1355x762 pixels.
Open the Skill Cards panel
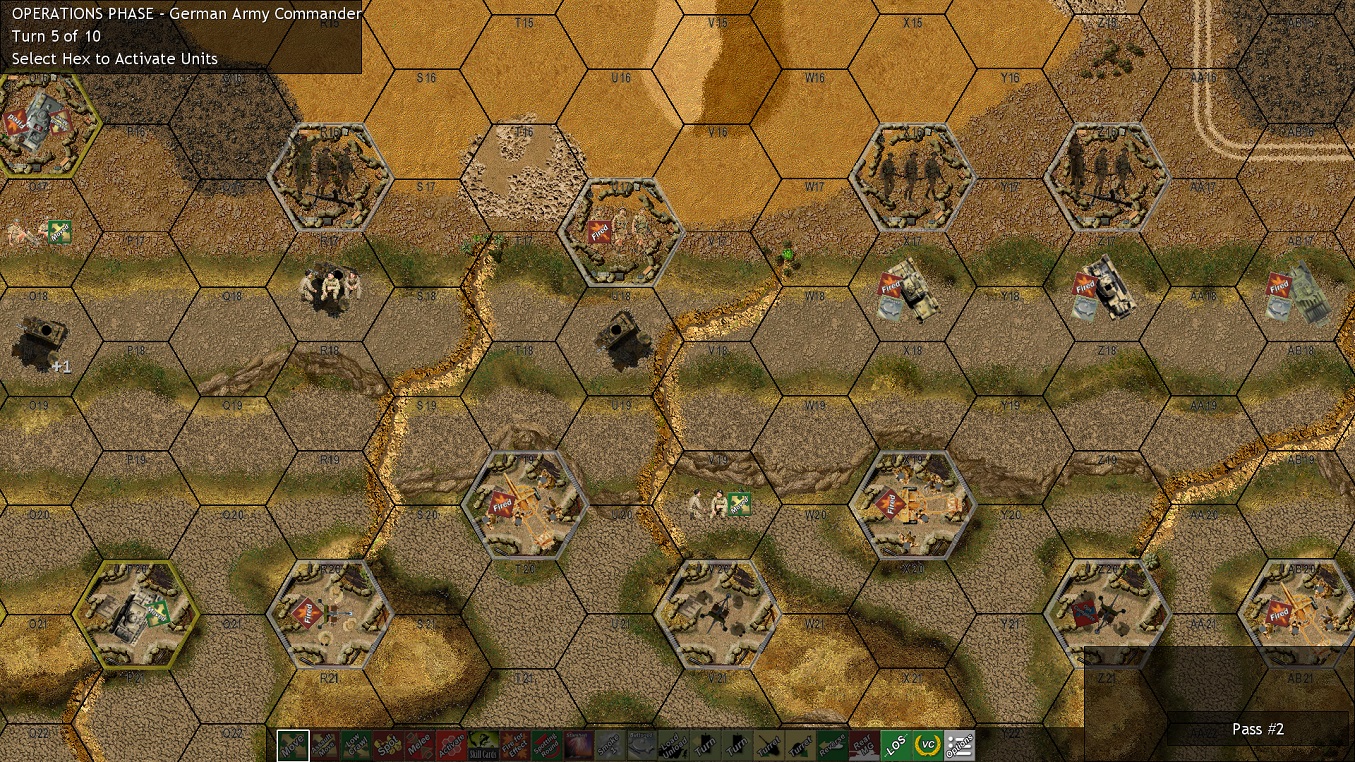485,744
